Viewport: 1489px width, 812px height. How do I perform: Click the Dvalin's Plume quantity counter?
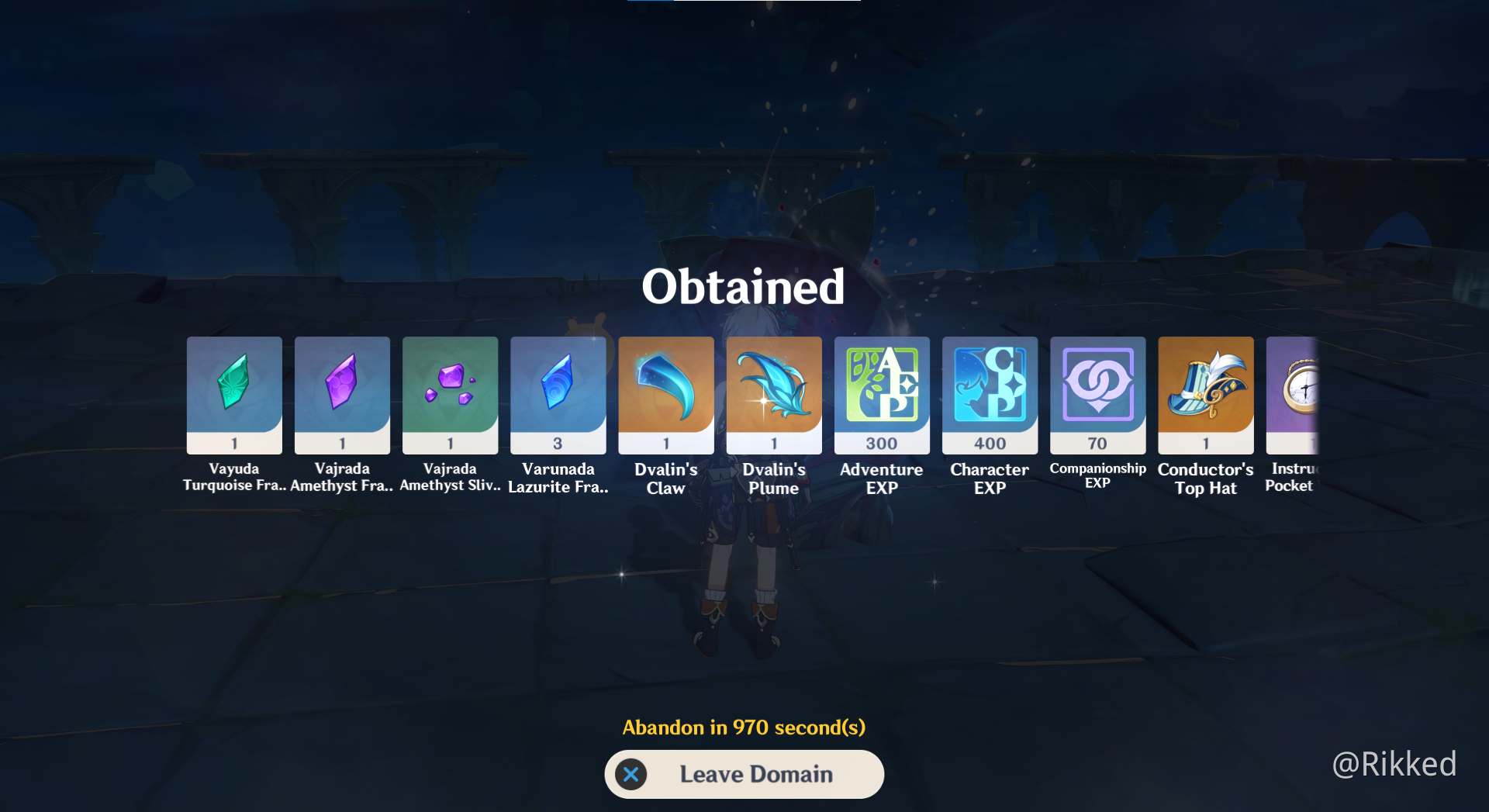click(773, 442)
